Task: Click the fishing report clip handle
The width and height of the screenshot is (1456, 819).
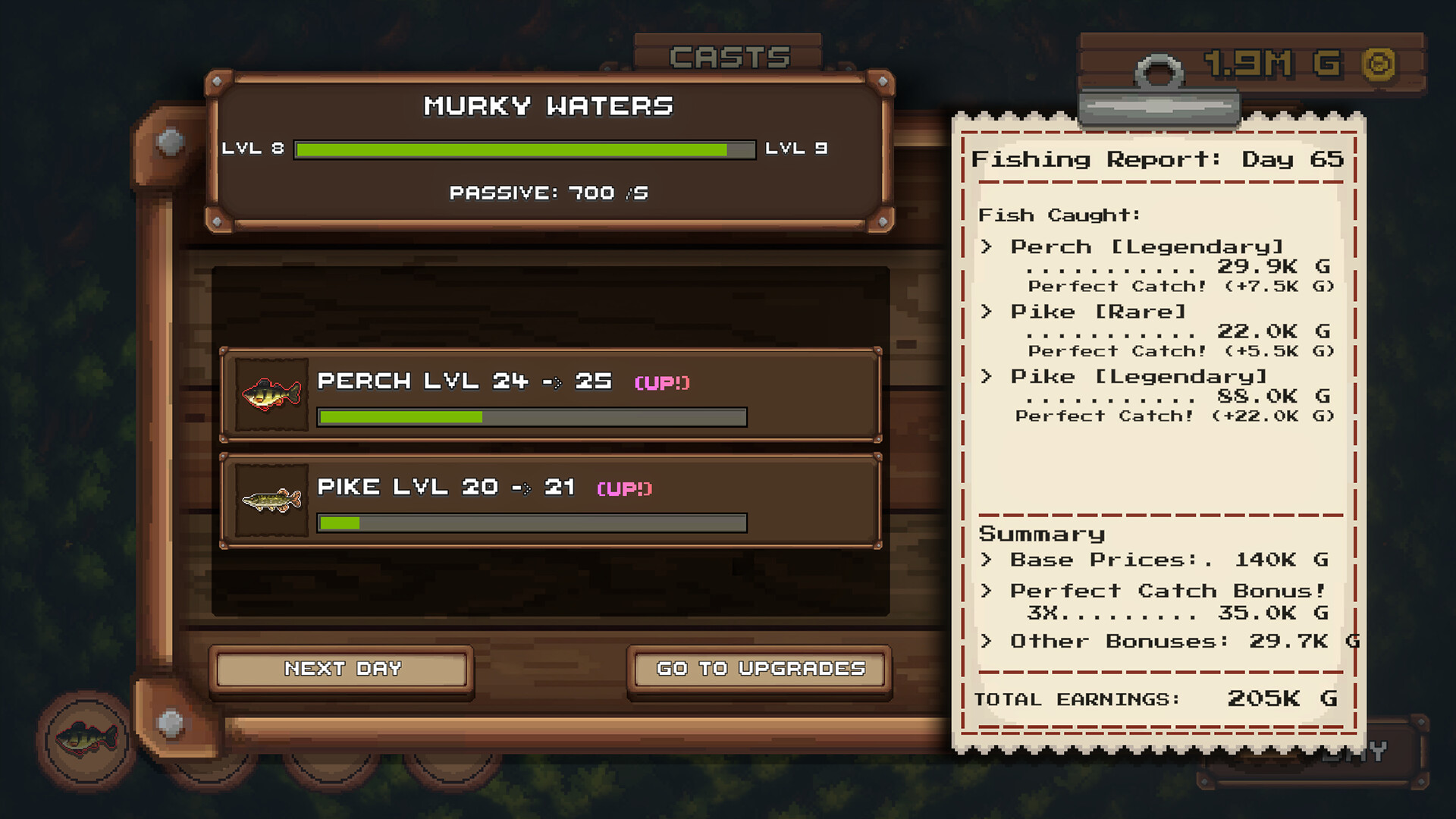Action: coord(1160,106)
